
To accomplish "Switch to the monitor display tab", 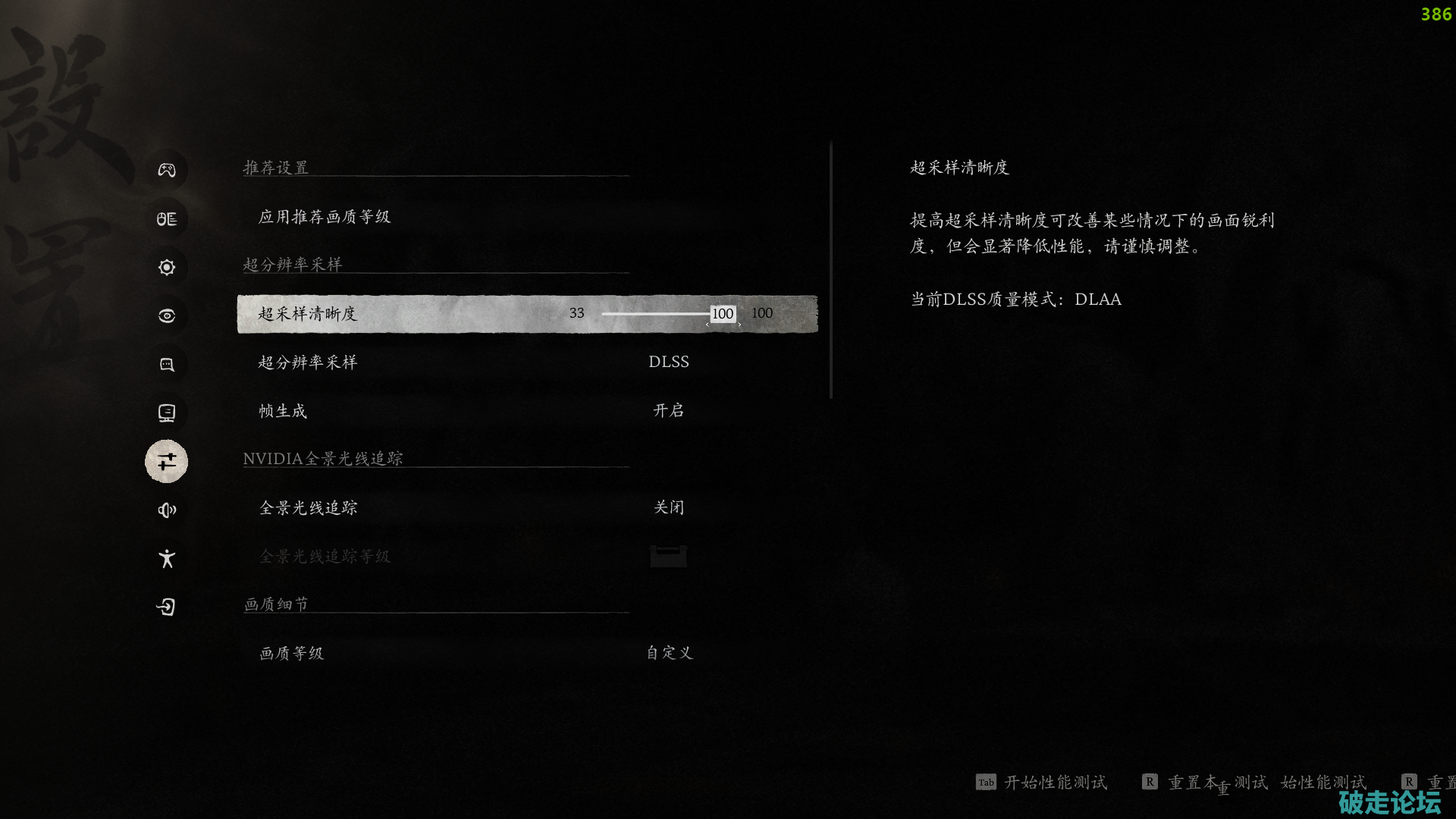I will point(167,413).
